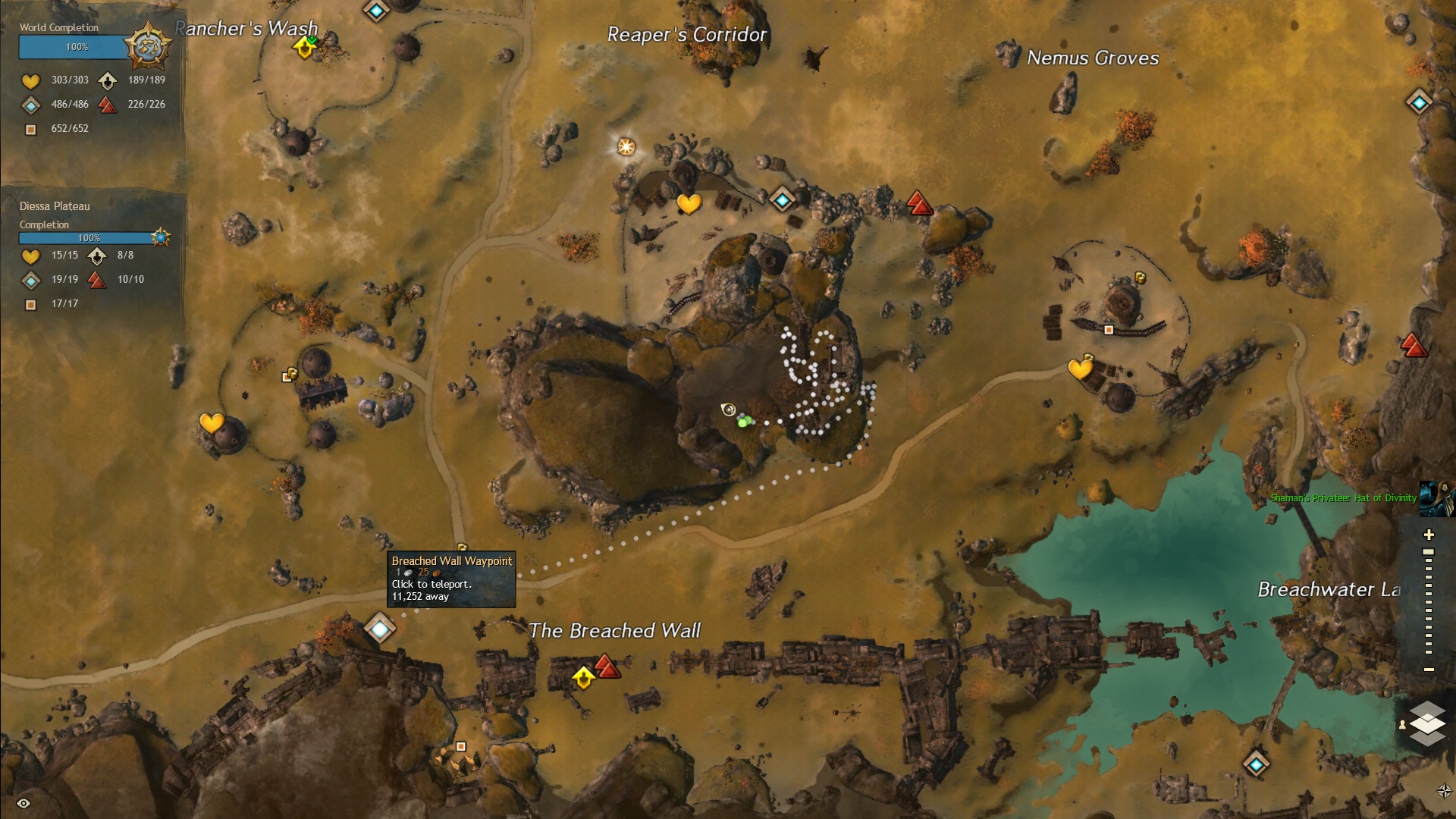Click the red hero challenge icon near Nemus Groves
The width and height of the screenshot is (1456, 819).
click(918, 203)
